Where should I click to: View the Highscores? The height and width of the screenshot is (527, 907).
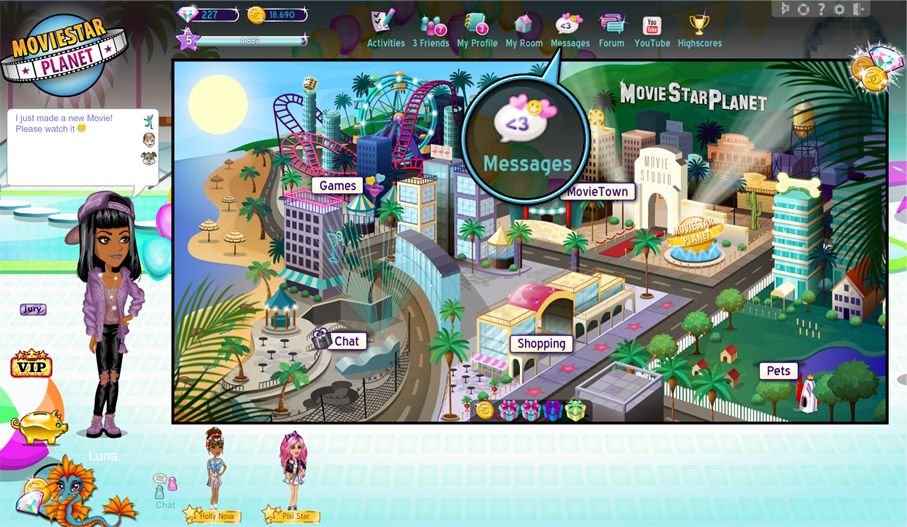coord(700,28)
